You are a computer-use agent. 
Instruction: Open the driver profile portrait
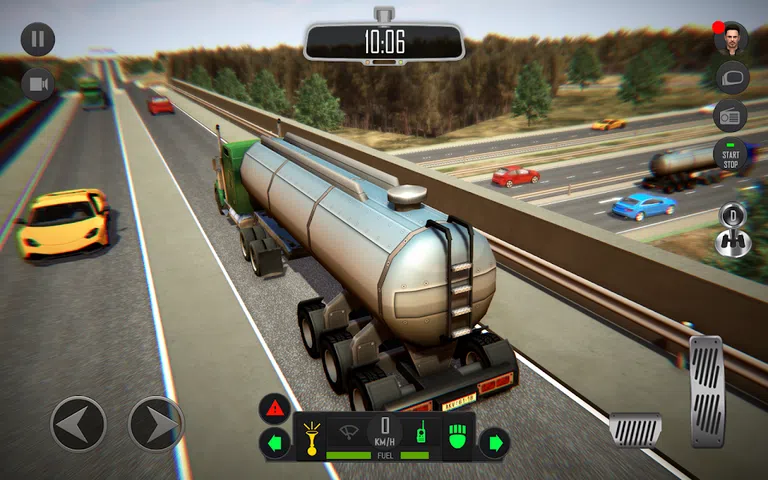(731, 39)
